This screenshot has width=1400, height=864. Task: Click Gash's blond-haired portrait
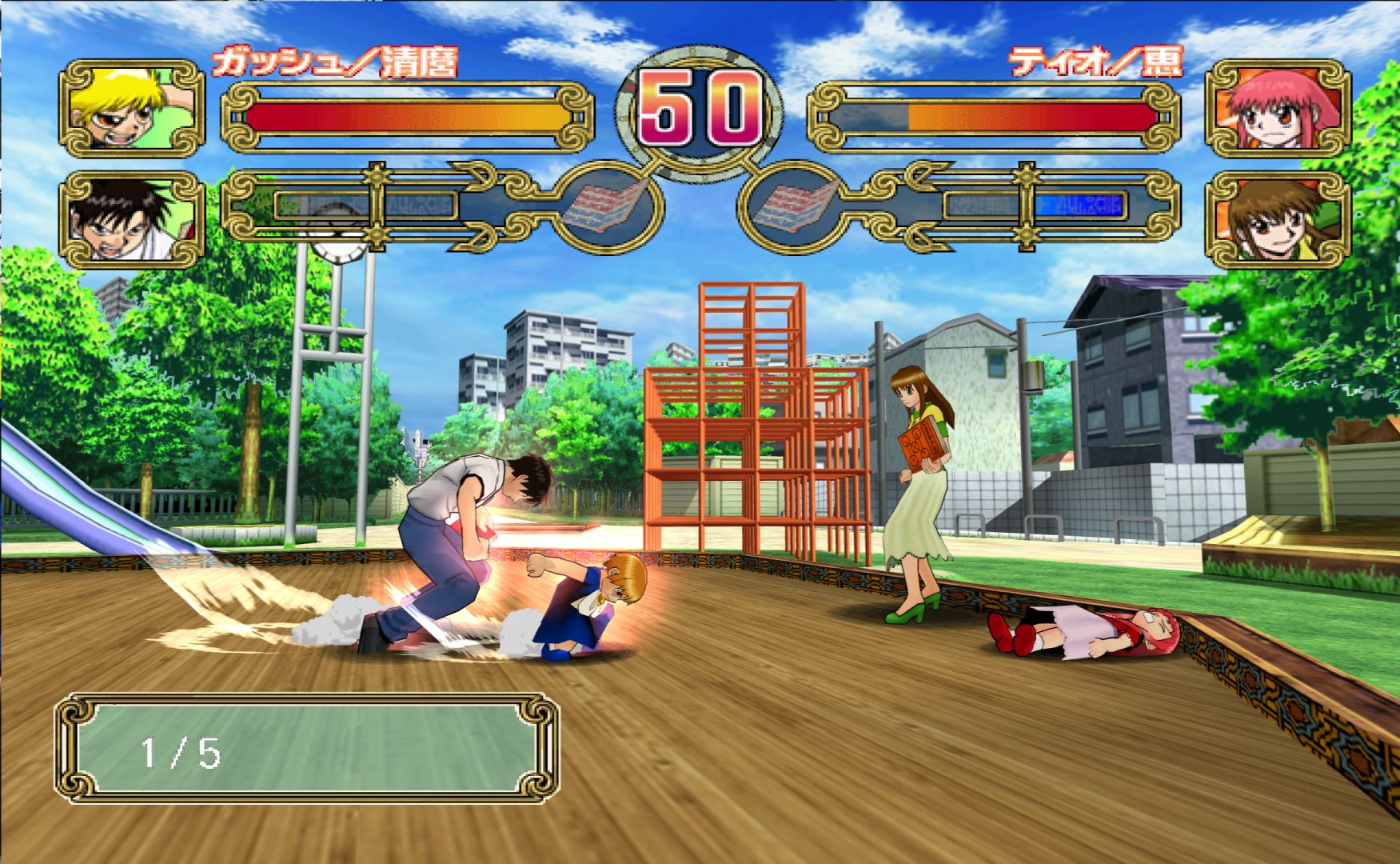(132, 109)
